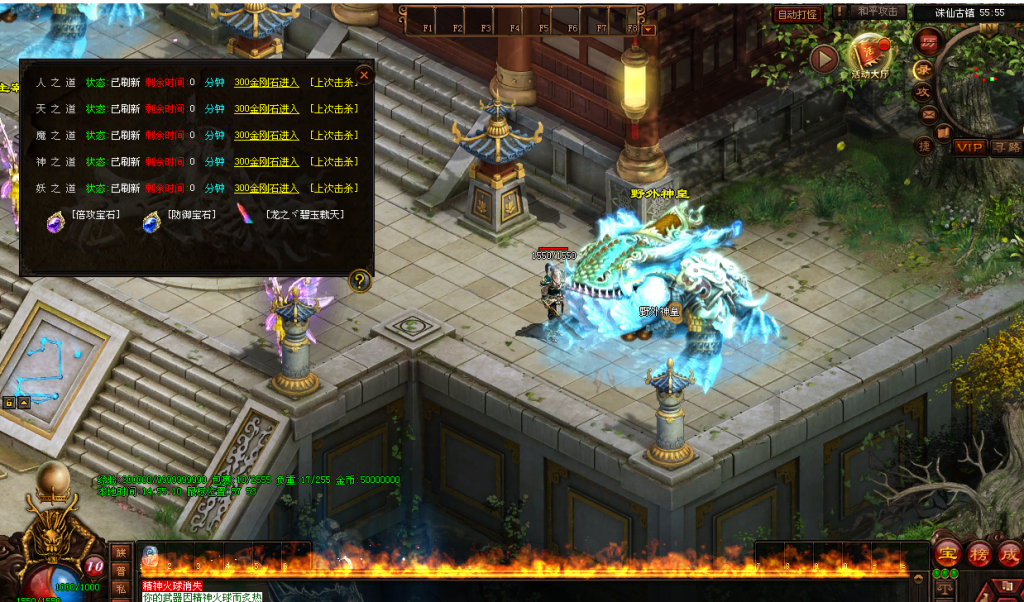
Task: Enter 魔之道 with 300 金刚石
Action: [267, 135]
